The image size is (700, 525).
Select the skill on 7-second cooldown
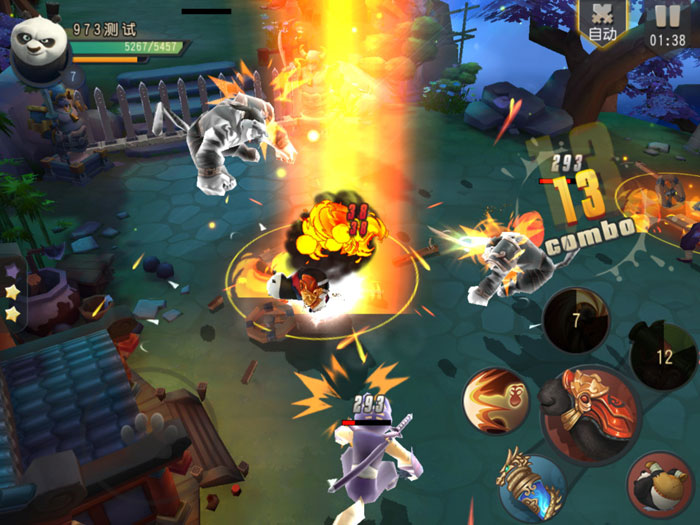coord(576,322)
